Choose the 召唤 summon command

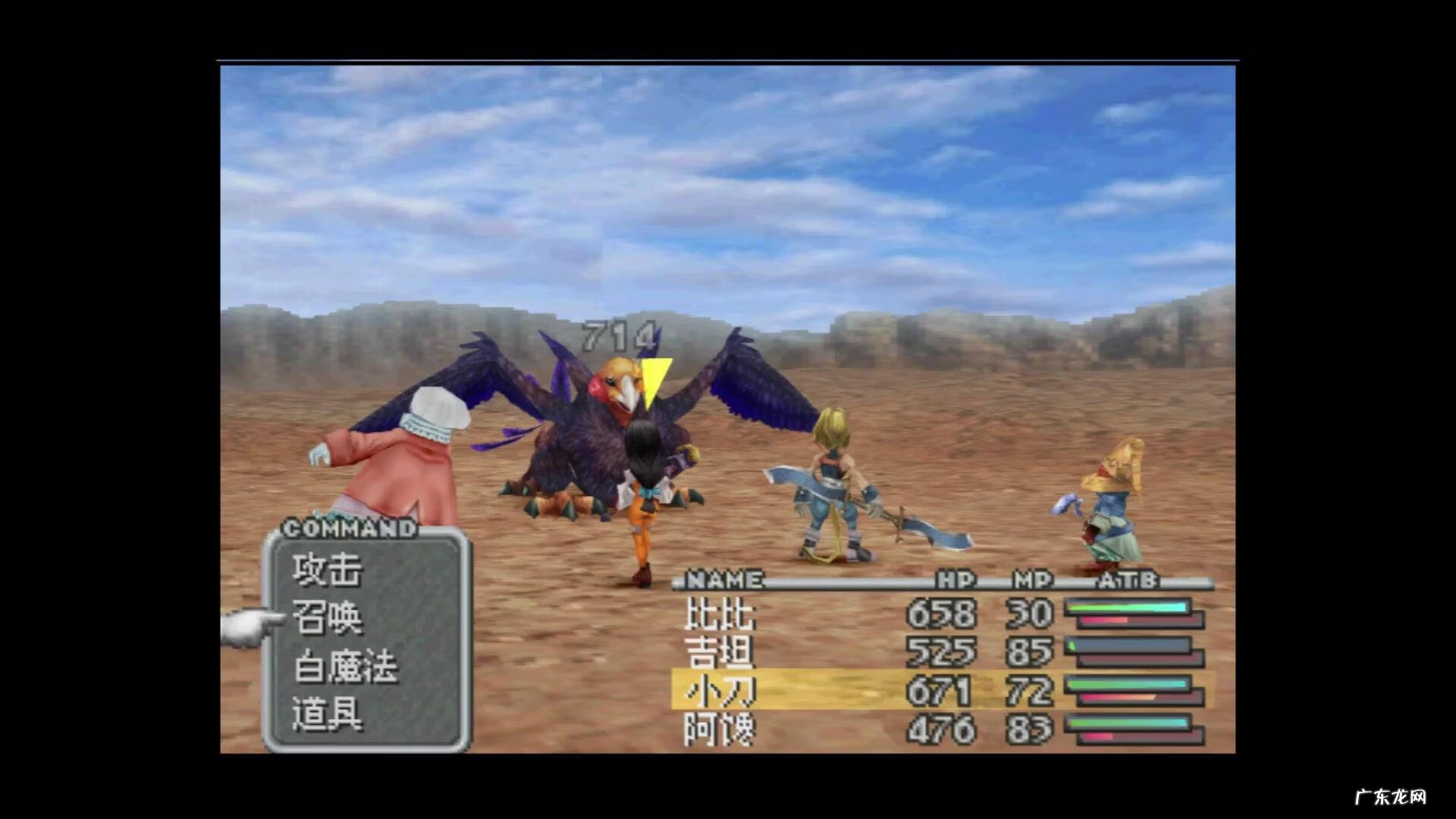coord(328,618)
